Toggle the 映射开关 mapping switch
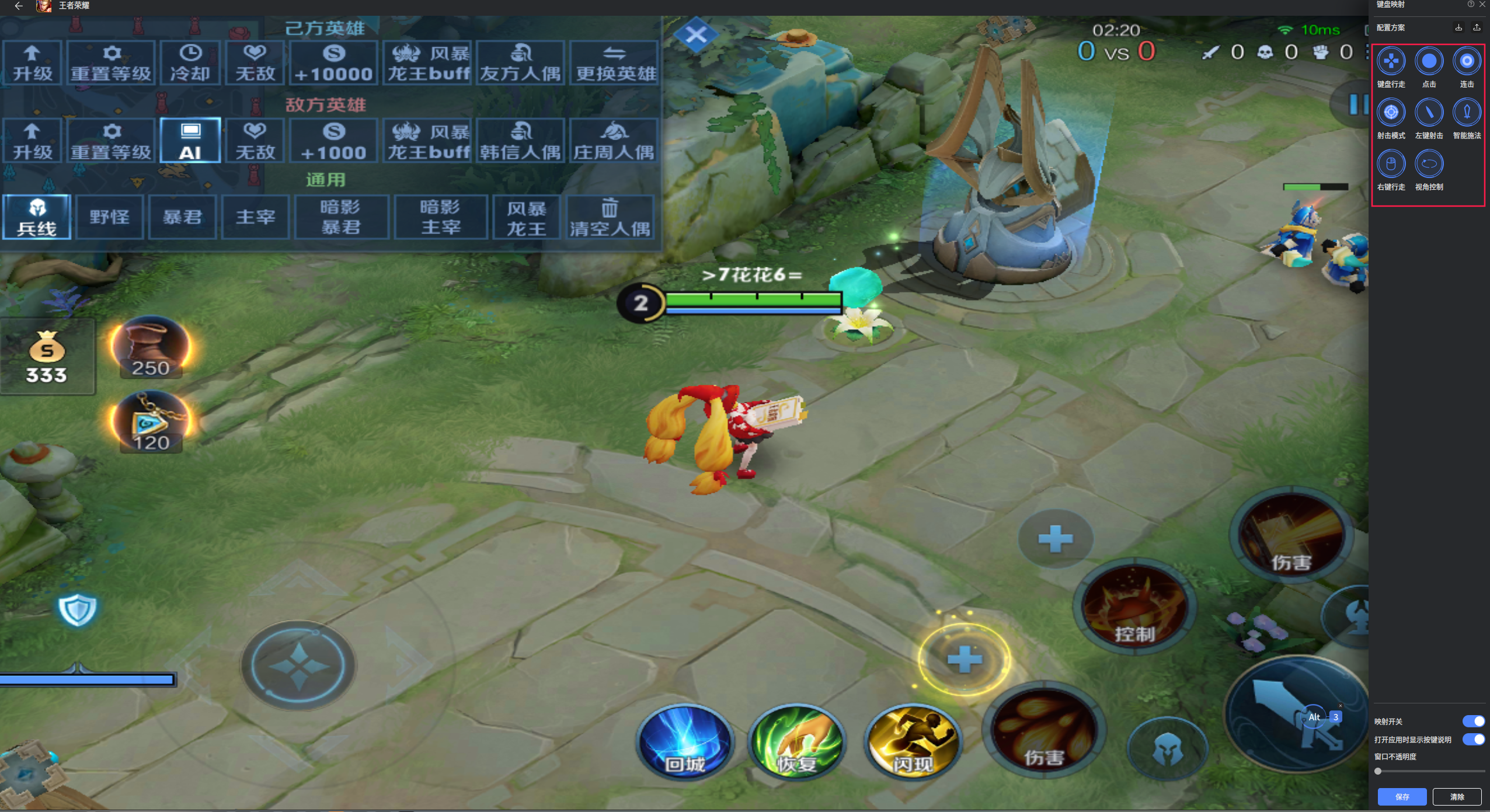The height and width of the screenshot is (812, 1490). click(1473, 722)
